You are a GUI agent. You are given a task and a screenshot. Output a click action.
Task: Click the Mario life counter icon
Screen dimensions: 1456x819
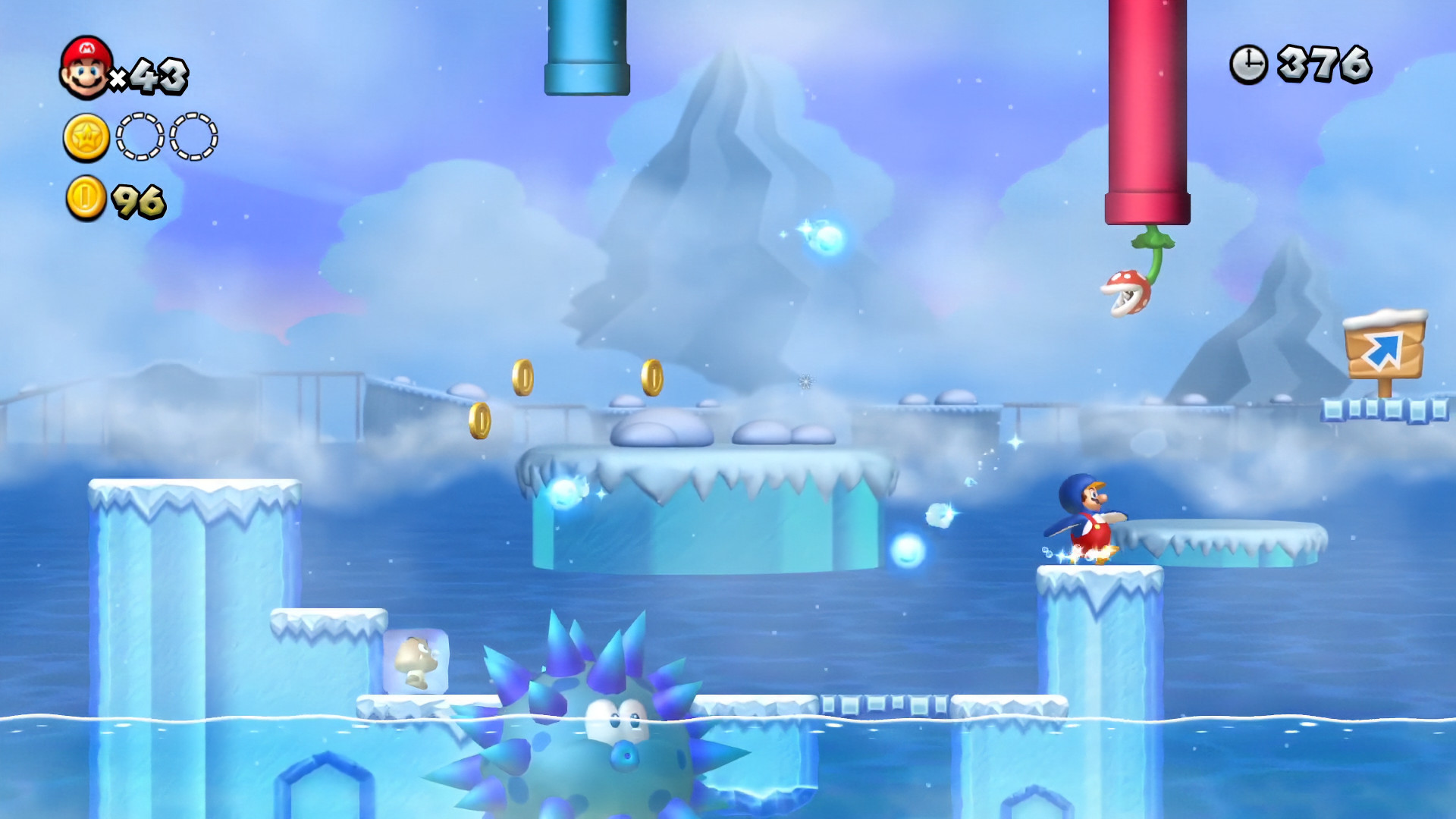coord(86,67)
